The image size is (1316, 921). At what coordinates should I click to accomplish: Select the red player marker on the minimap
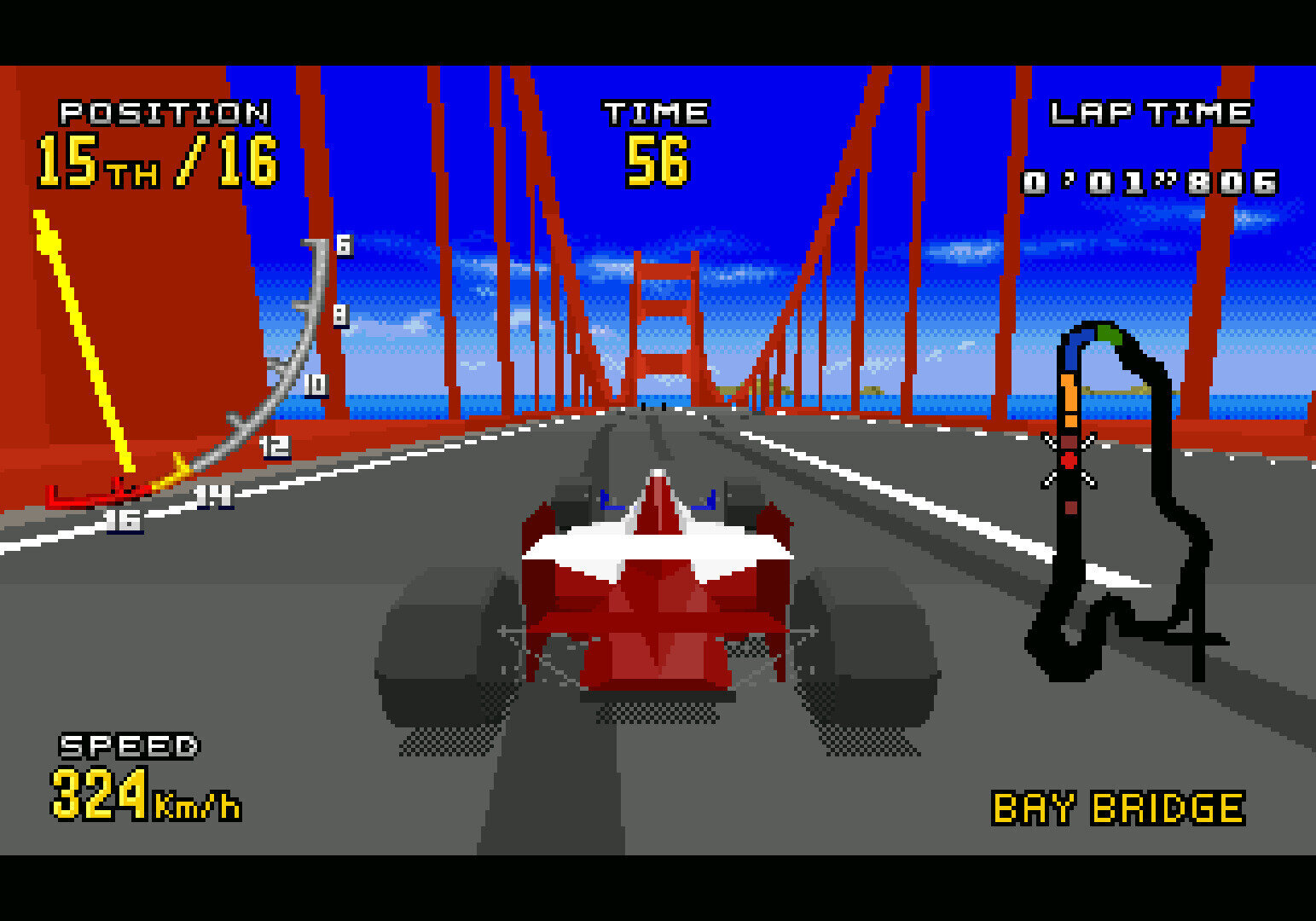pos(1069,460)
